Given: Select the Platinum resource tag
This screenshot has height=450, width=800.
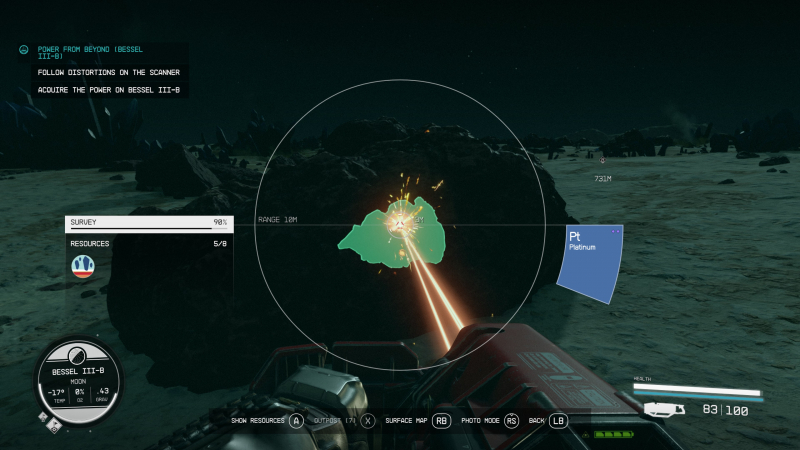Looking at the screenshot, I should (590, 260).
